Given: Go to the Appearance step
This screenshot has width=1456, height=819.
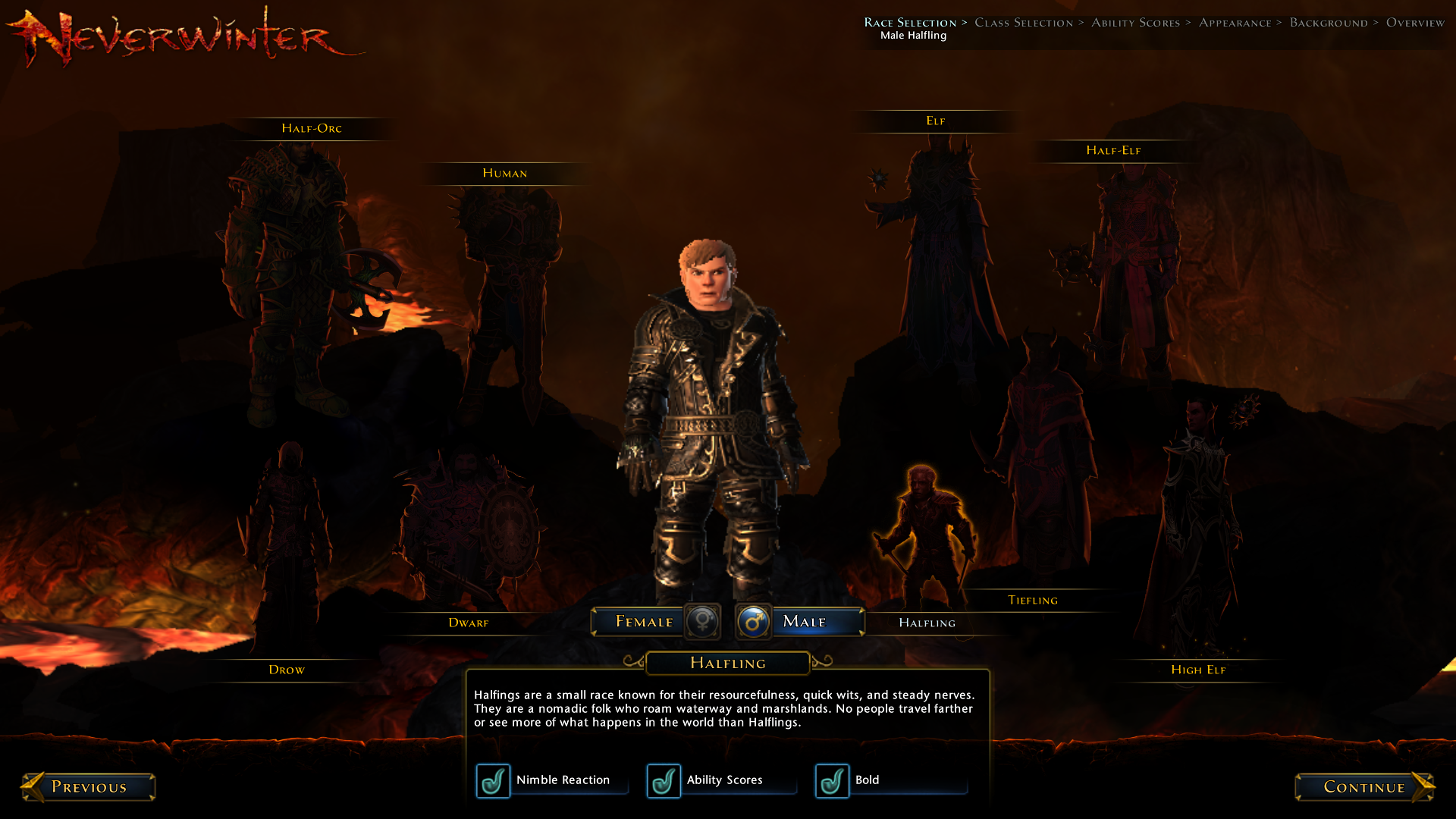Looking at the screenshot, I should (x=1235, y=23).
